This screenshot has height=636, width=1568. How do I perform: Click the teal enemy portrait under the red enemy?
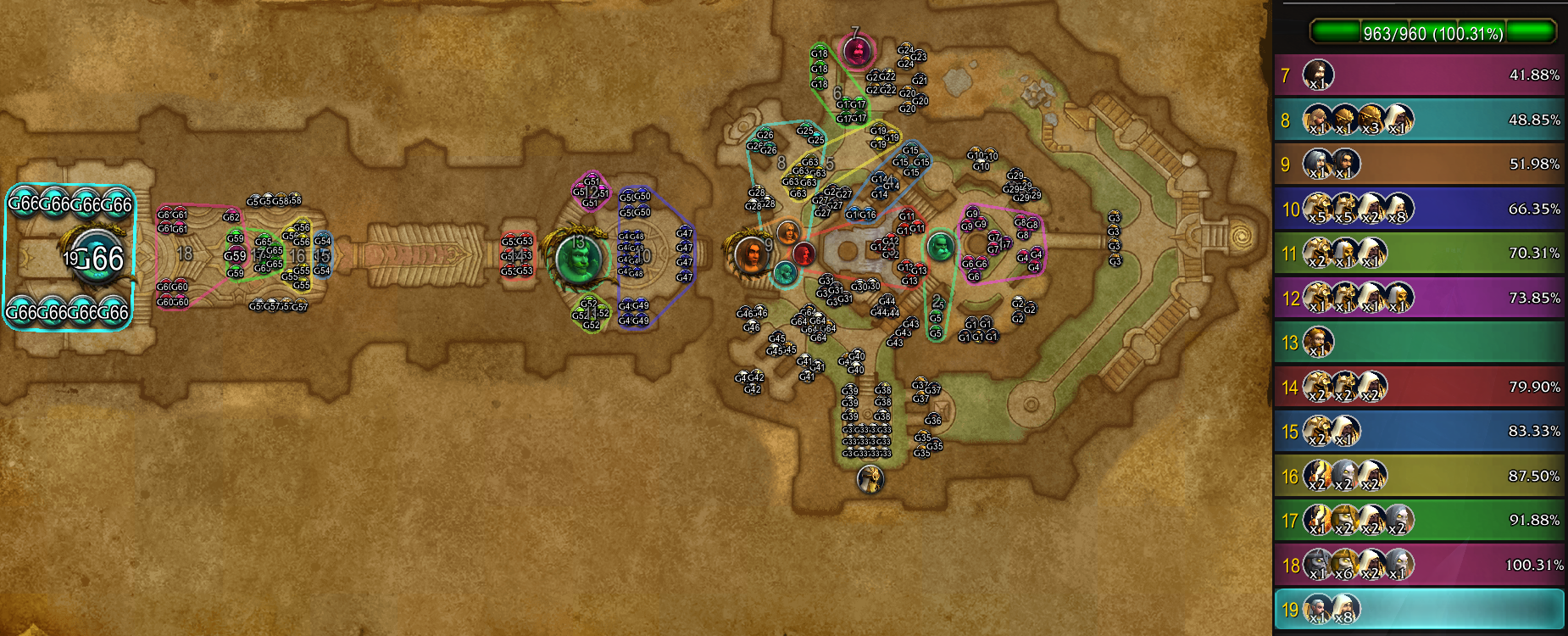tap(784, 273)
